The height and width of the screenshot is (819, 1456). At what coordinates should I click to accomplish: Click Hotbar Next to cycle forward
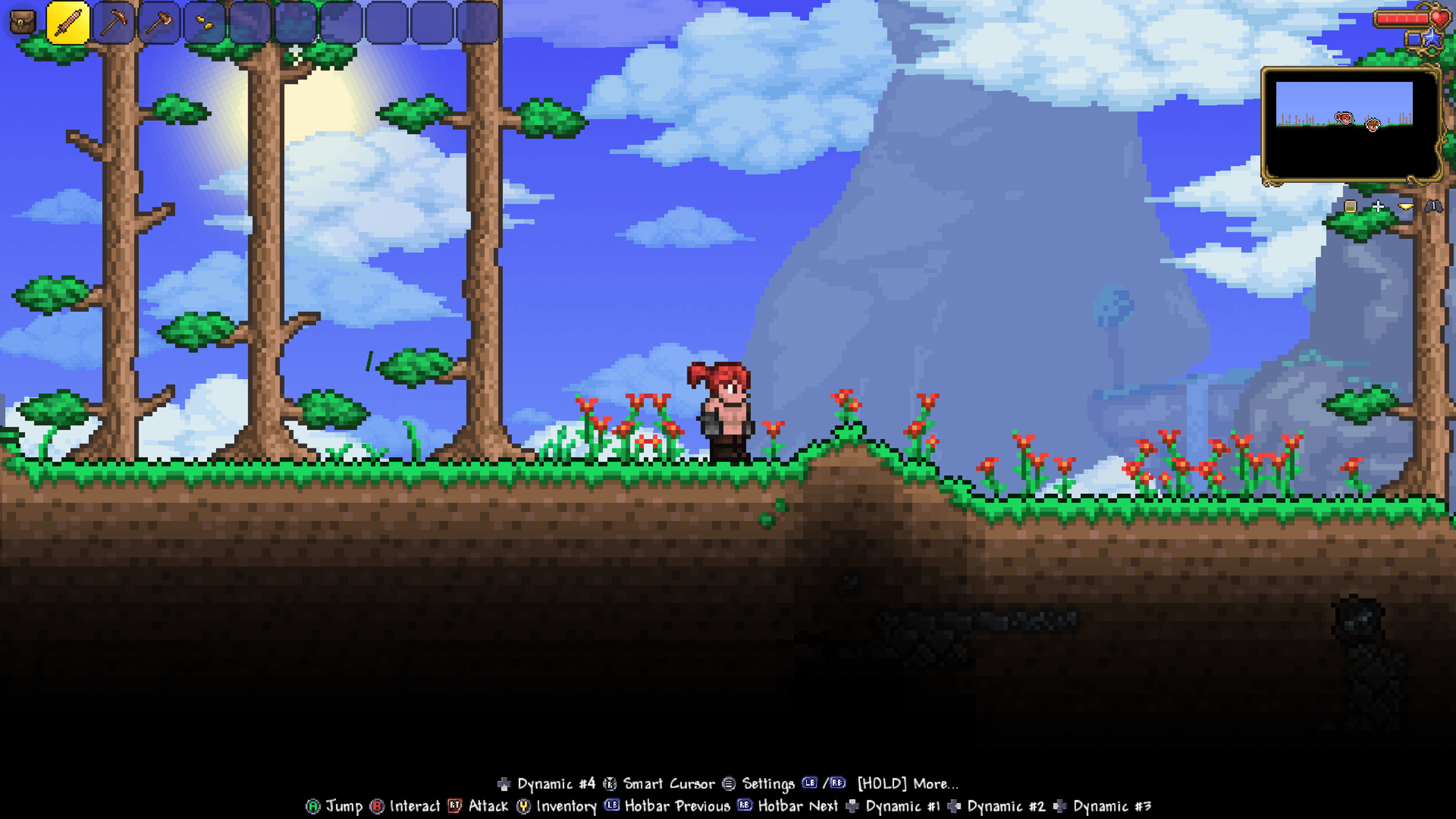tap(799, 806)
